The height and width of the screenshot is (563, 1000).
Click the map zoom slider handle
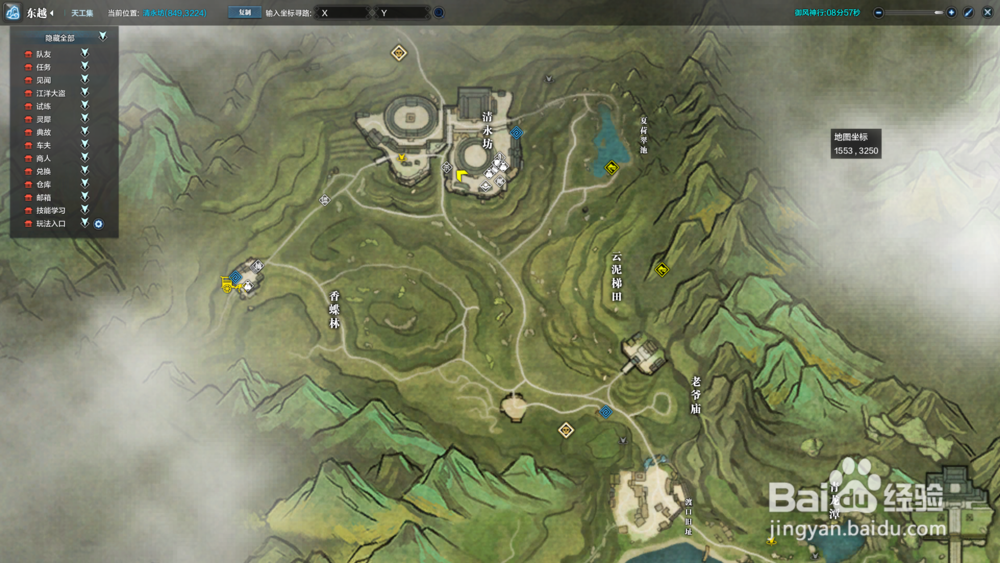[938, 13]
